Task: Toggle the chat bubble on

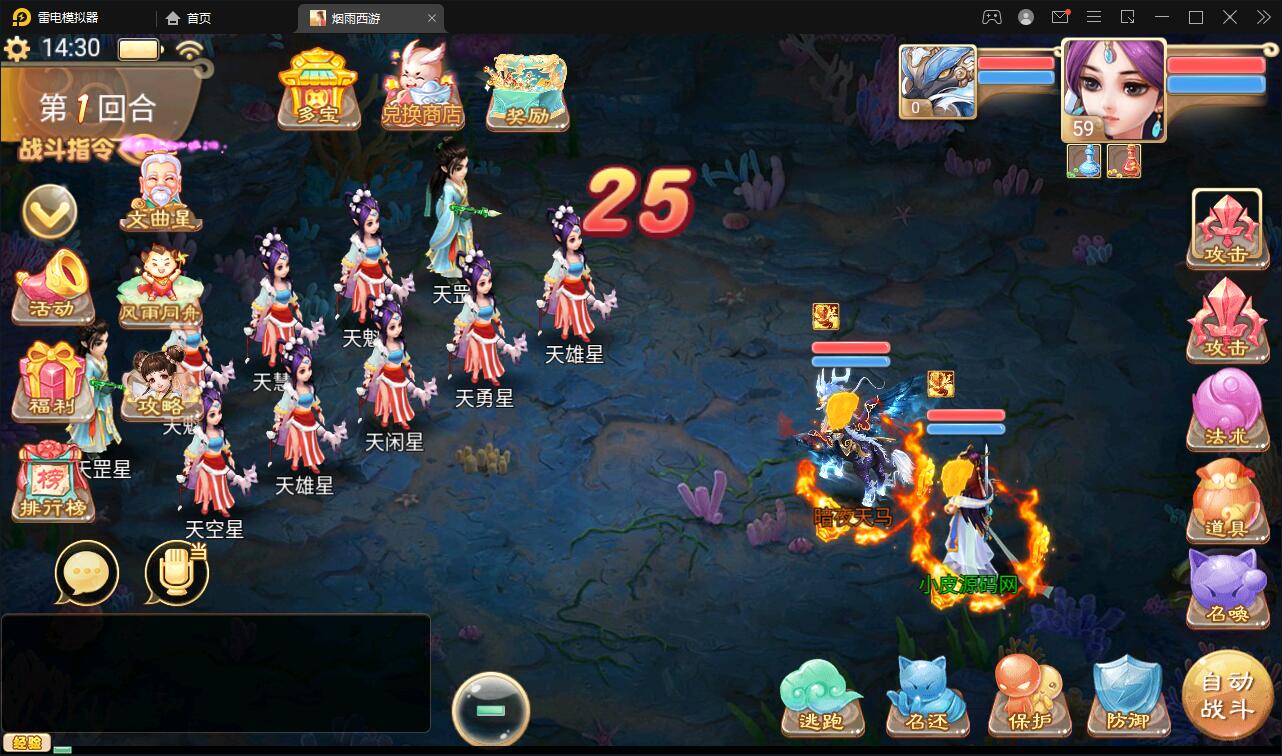Action: point(88,574)
